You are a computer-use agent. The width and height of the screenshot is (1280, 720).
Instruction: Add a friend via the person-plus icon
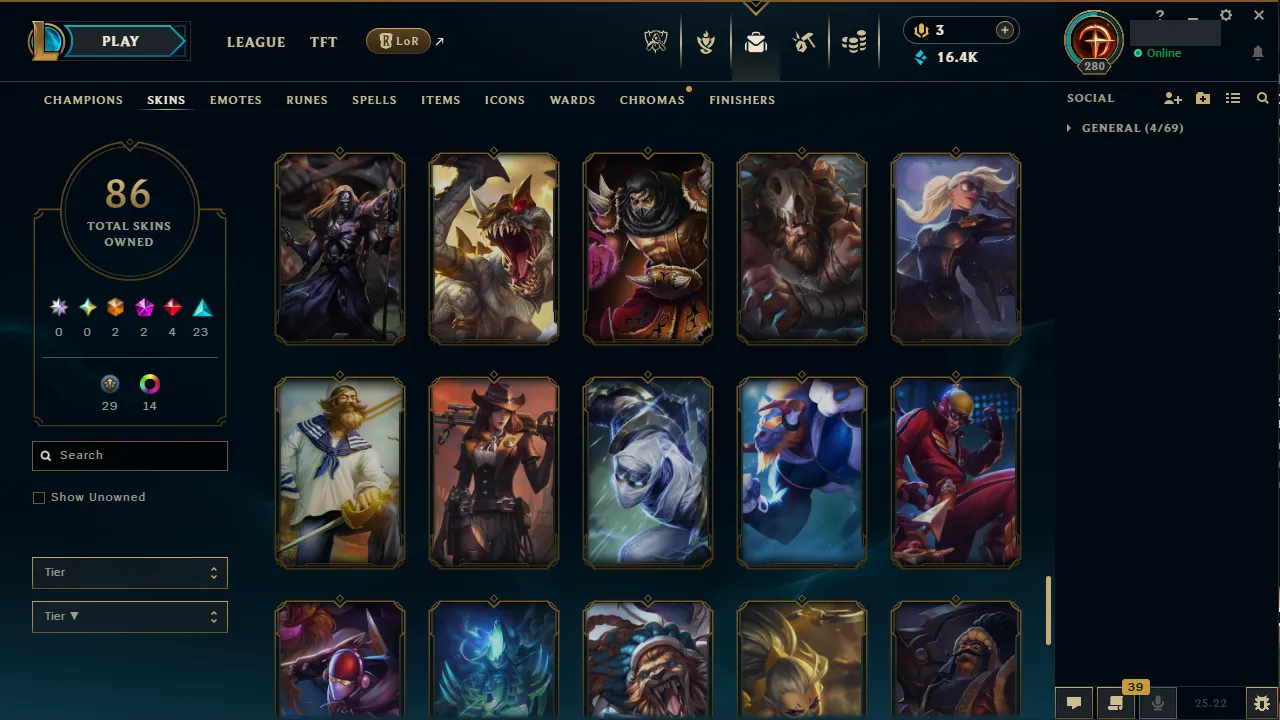[1172, 98]
